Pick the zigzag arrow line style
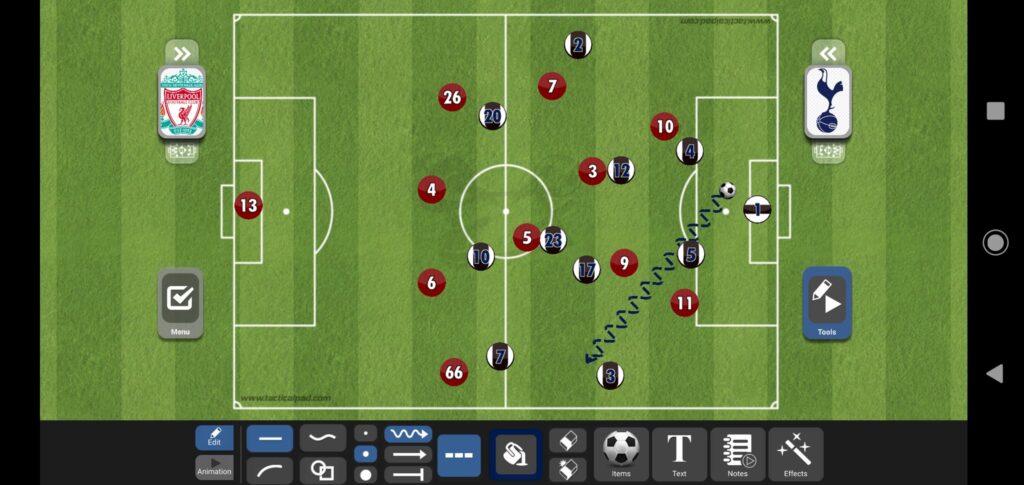1024x485 pixels. (x=408, y=434)
